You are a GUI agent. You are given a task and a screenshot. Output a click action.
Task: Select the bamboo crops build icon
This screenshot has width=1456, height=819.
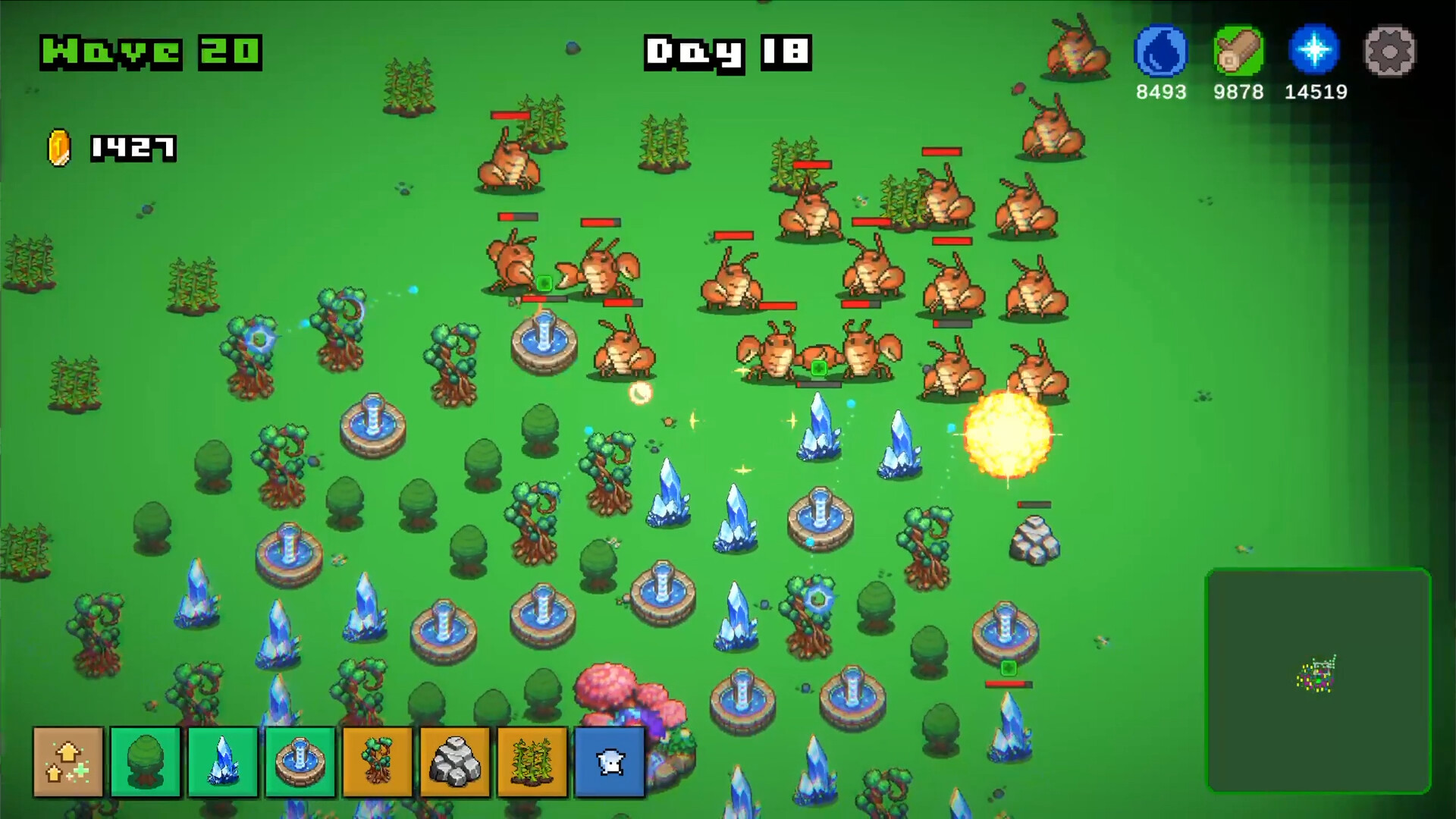coord(532,761)
